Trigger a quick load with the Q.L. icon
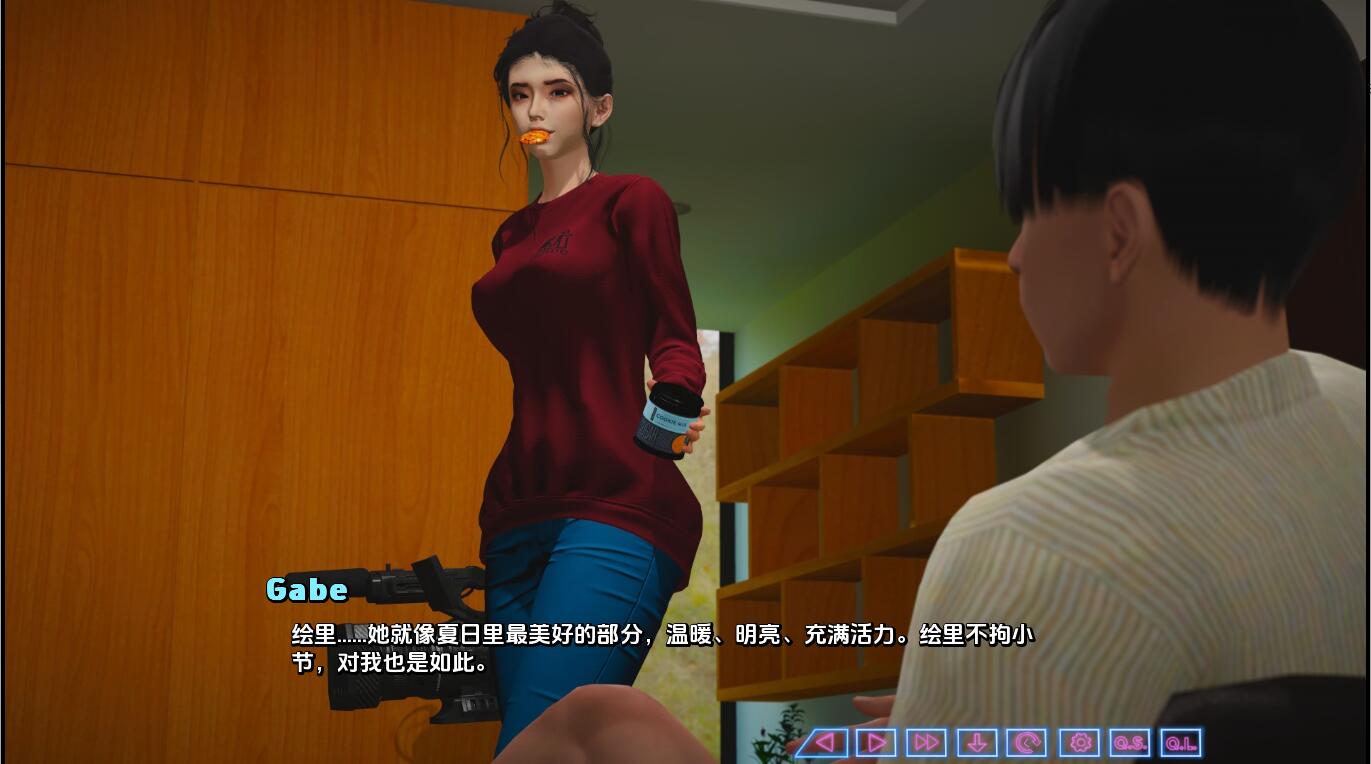Viewport: 1371px width, 764px height. click(x=1180, y=743)
